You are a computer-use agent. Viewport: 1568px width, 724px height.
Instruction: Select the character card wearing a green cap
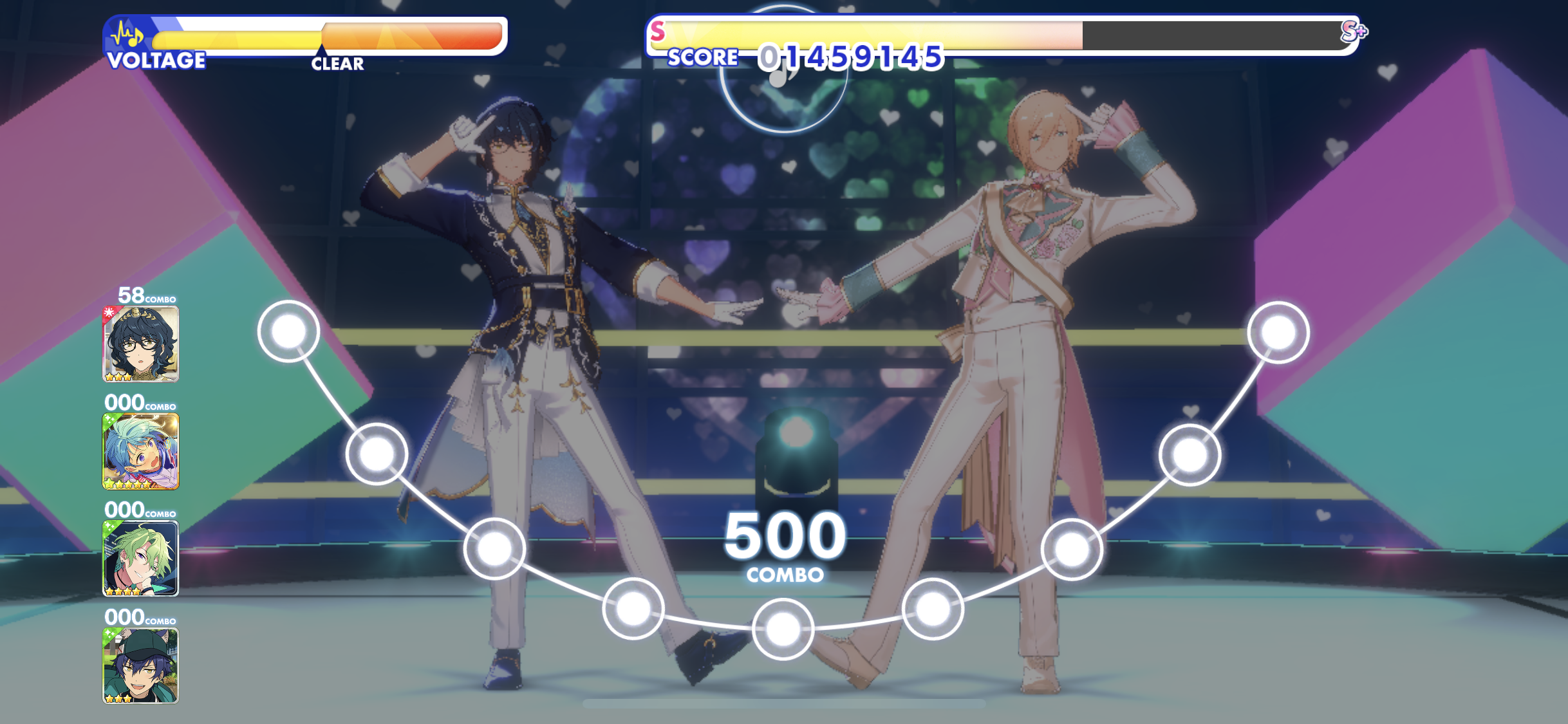click(x=140, y=665)
